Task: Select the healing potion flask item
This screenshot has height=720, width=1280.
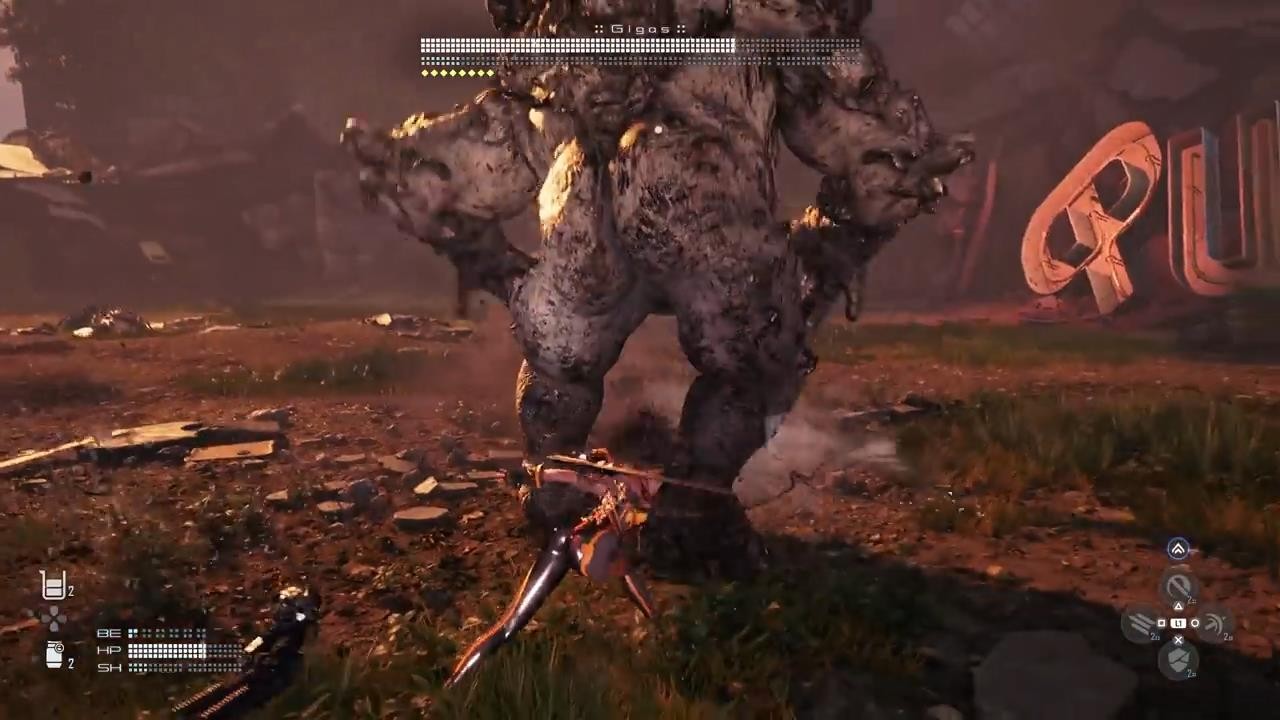Action: [53, 585]
